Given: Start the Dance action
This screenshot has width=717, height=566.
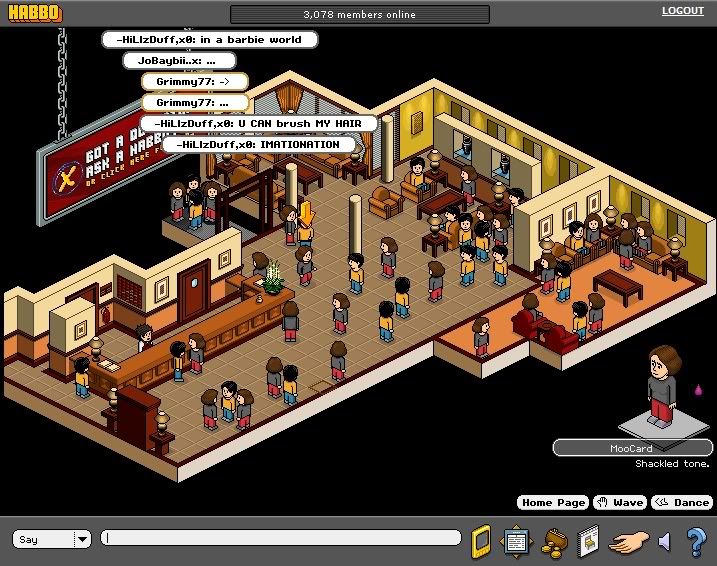Looking at the screenshot, I should tap(682, 503).
